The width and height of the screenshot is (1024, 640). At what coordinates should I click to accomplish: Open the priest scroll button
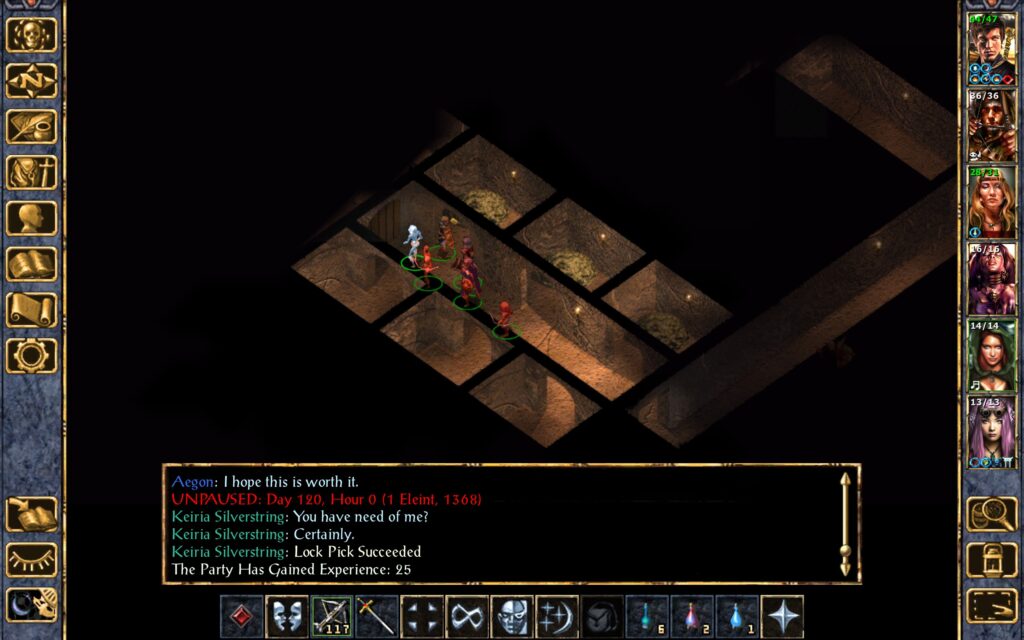pyautogui.click(x=32, y=311)
